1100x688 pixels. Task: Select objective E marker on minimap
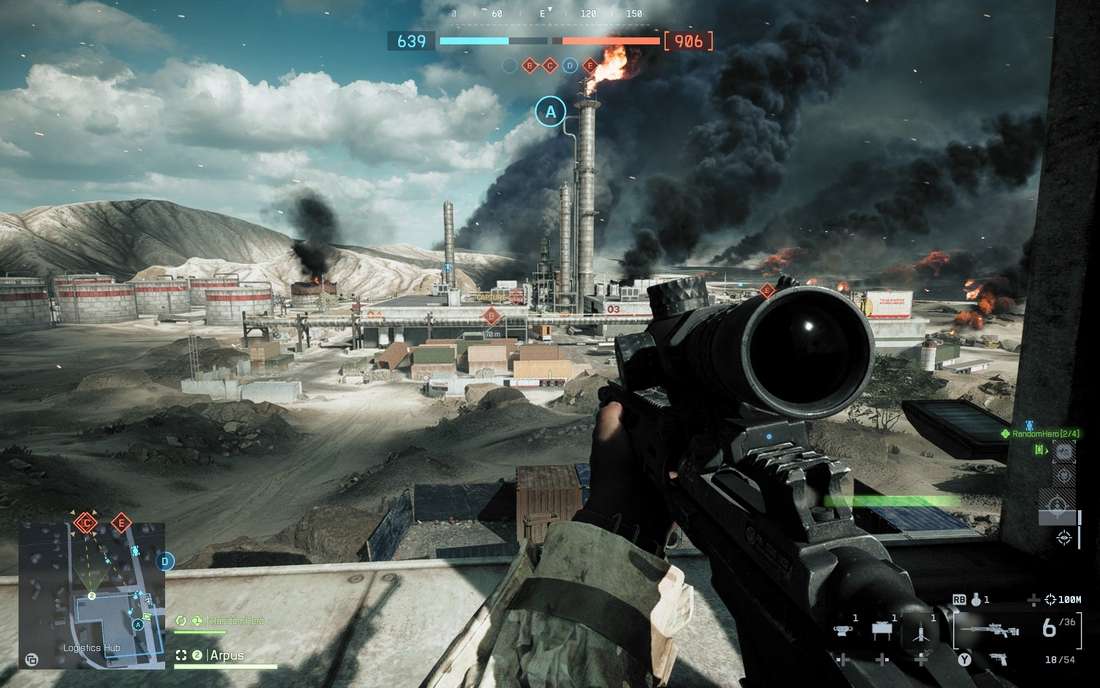point(121,522)
